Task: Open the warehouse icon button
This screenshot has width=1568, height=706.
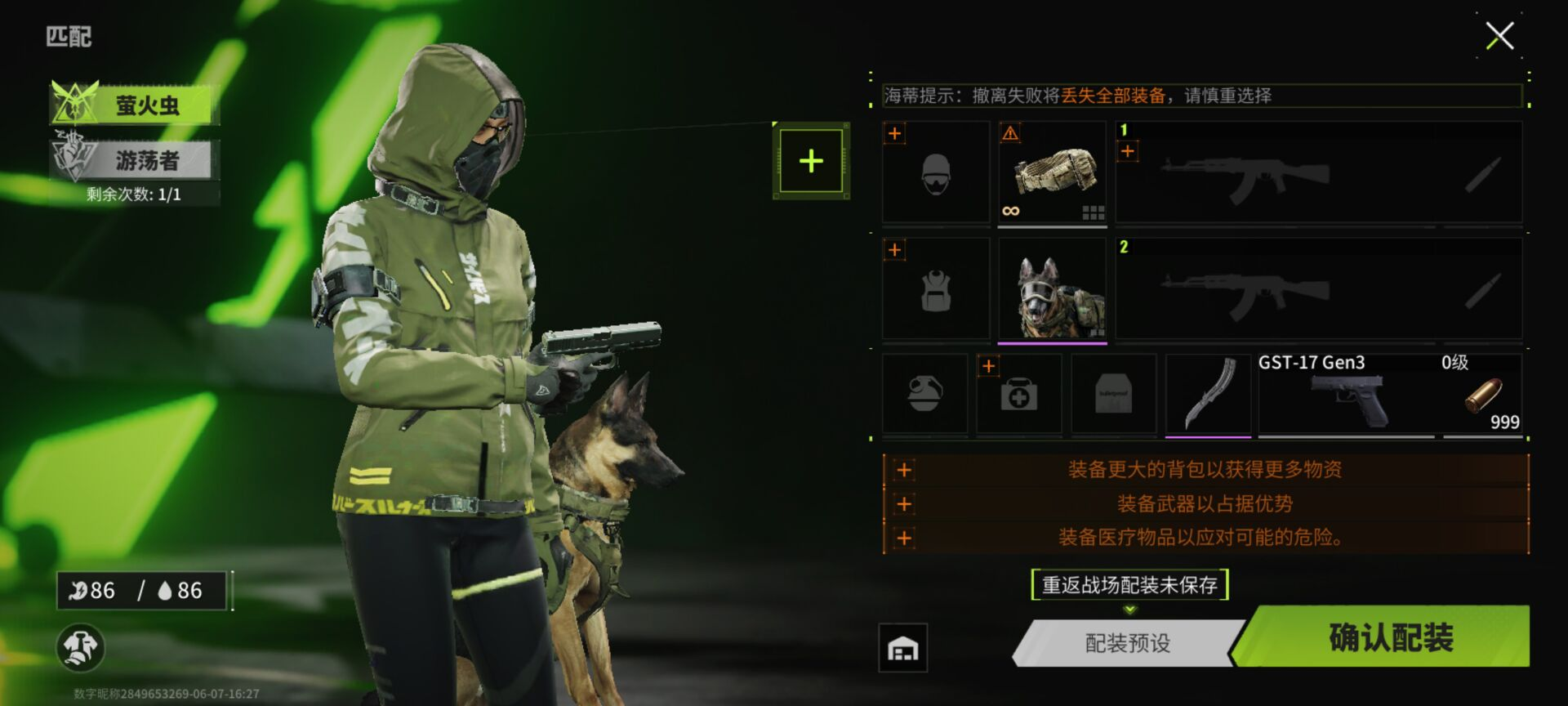Action: coord(902,649)
